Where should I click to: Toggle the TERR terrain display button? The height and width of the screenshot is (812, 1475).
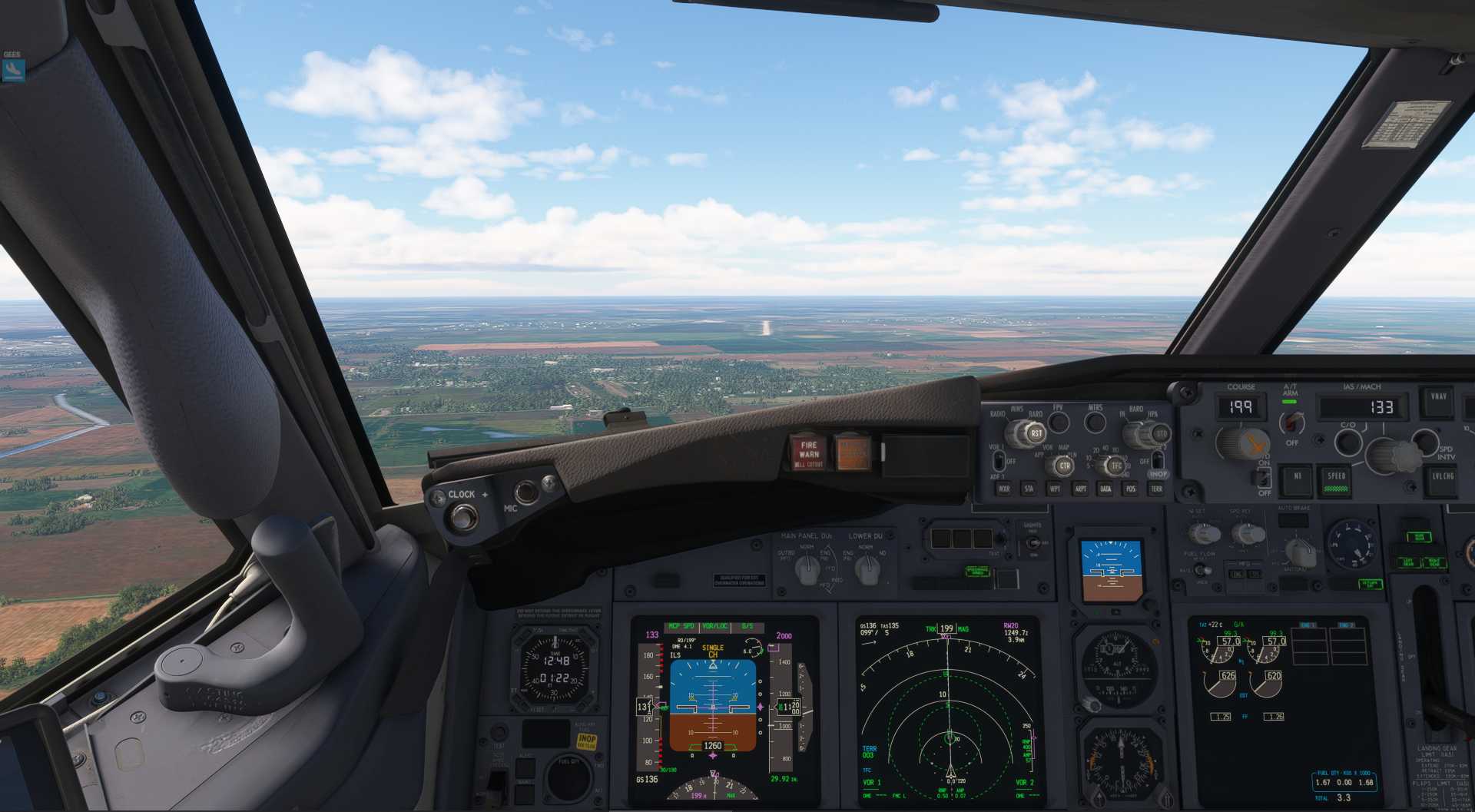pos(1156,489)
